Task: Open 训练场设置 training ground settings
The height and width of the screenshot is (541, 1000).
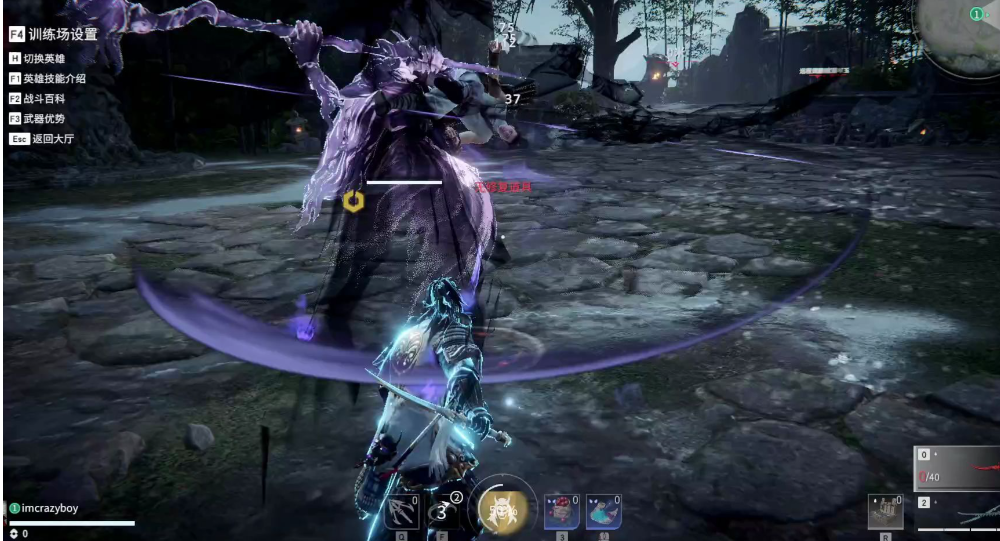Action: coord(54,34)
